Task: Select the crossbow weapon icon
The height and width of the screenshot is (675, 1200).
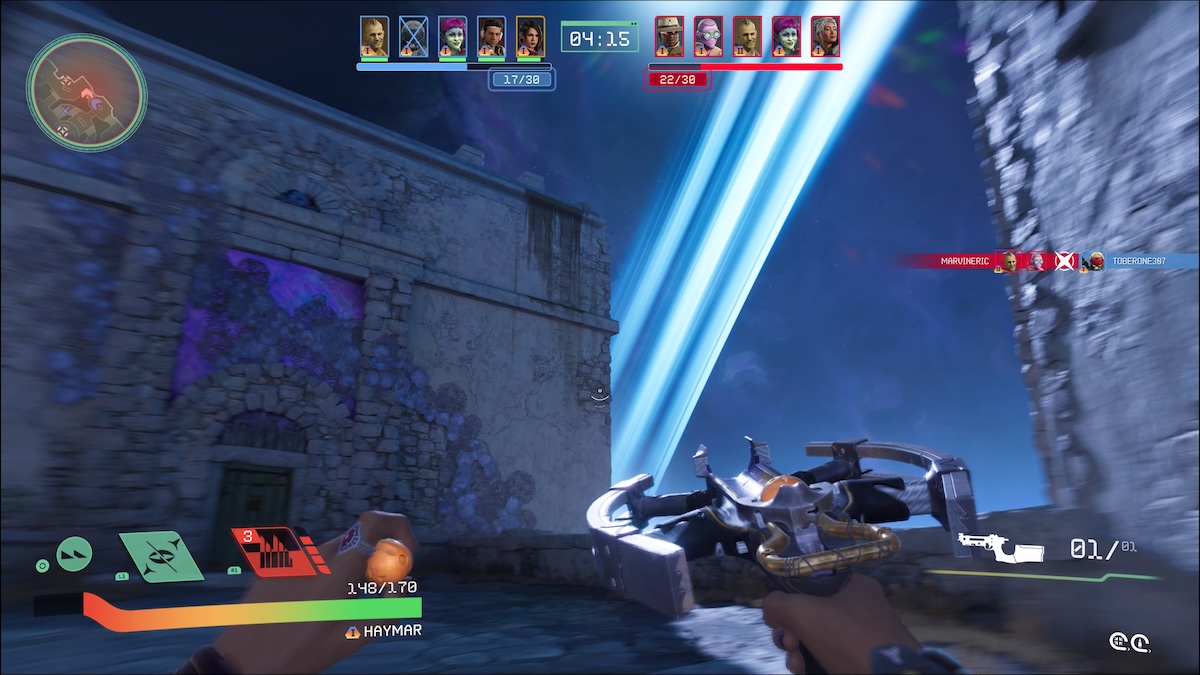Action: pyautogui.click(x=1000, y=547)
